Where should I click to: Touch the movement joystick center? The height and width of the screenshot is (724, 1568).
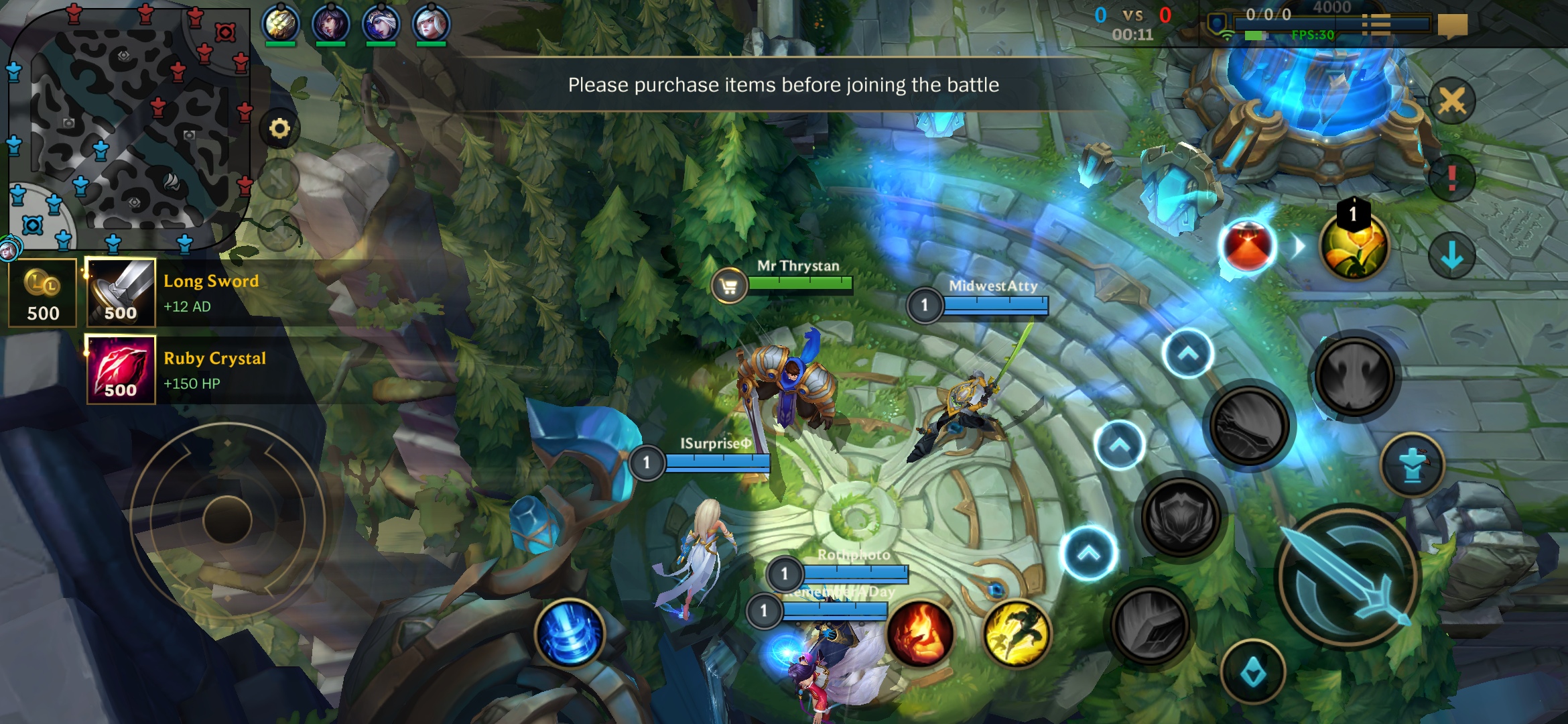227,520
